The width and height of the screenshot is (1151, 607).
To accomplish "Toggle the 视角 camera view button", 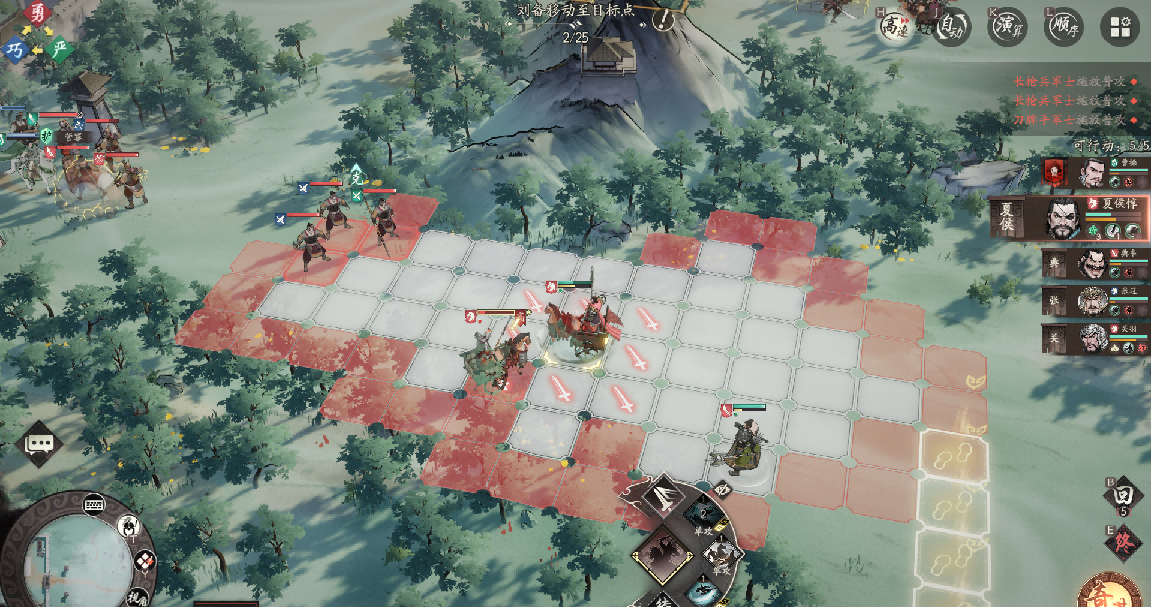I will point(137,597).
